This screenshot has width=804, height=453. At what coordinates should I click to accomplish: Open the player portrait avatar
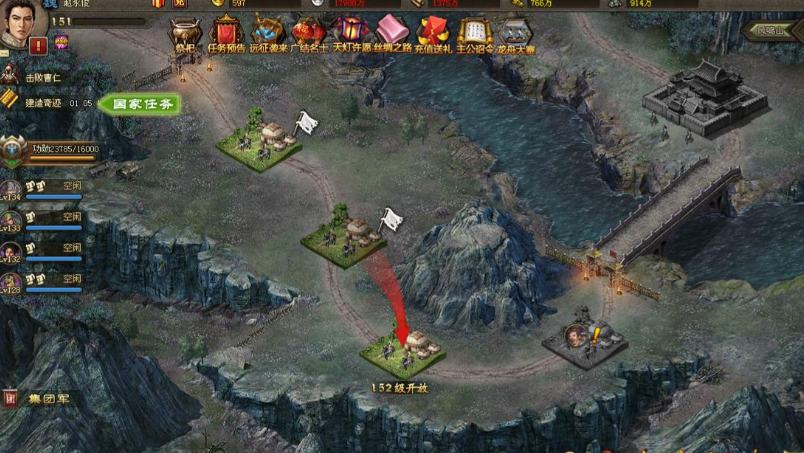(x=19, y=25)
